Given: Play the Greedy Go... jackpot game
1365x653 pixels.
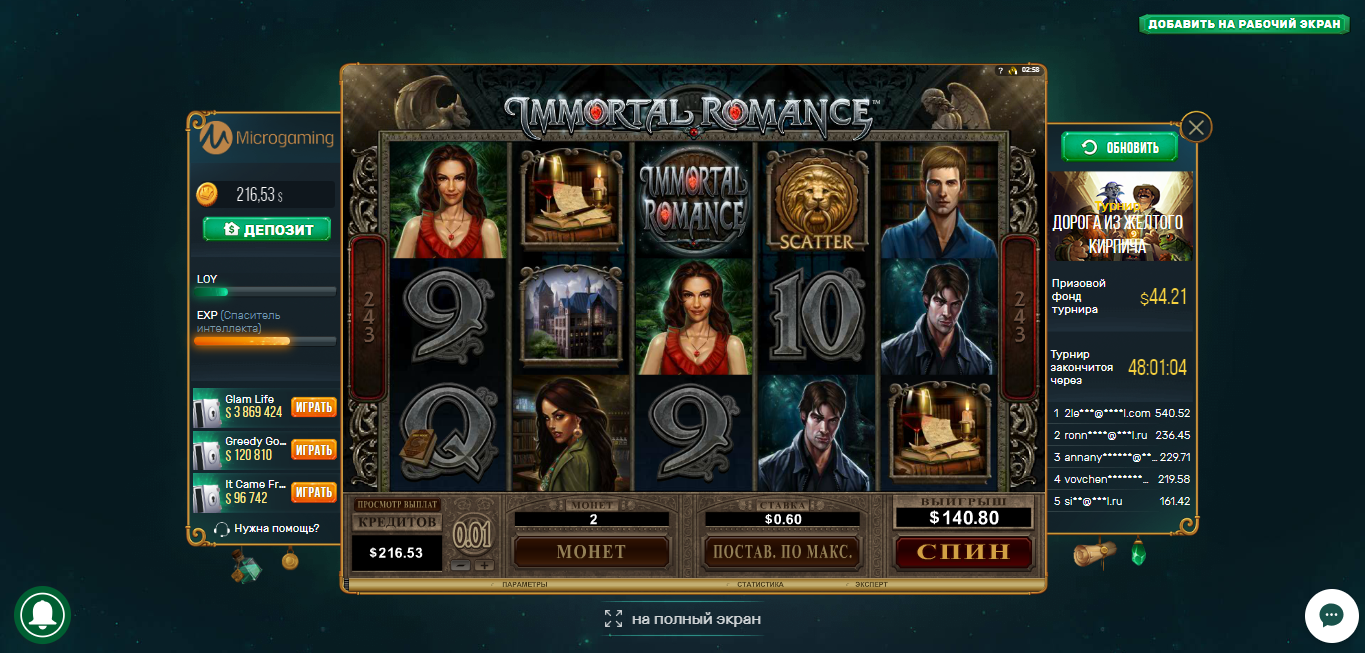Looking at the screenshot, I should 313,450.
